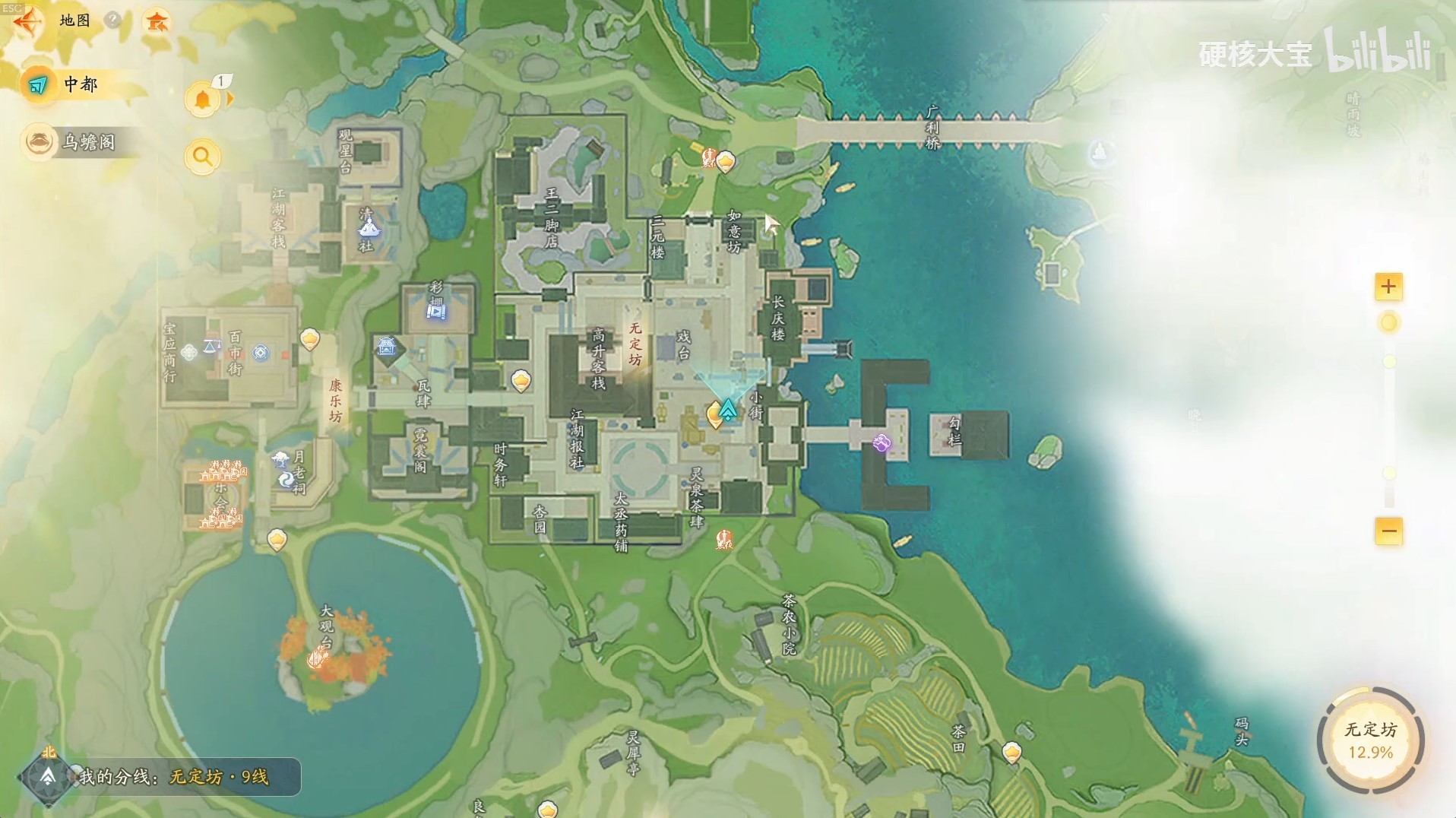Open 无定坊 exploration progress circle
The width and height of the screenshot is (1456, 818).
click(x=1370, y=740)
